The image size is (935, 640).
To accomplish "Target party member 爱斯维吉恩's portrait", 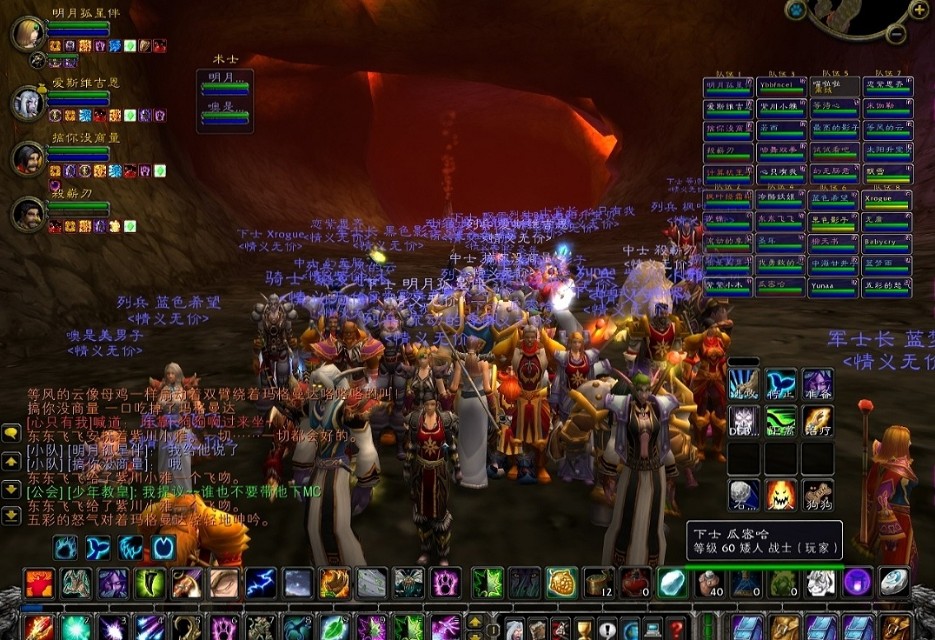I will click(x=27, y=103).
